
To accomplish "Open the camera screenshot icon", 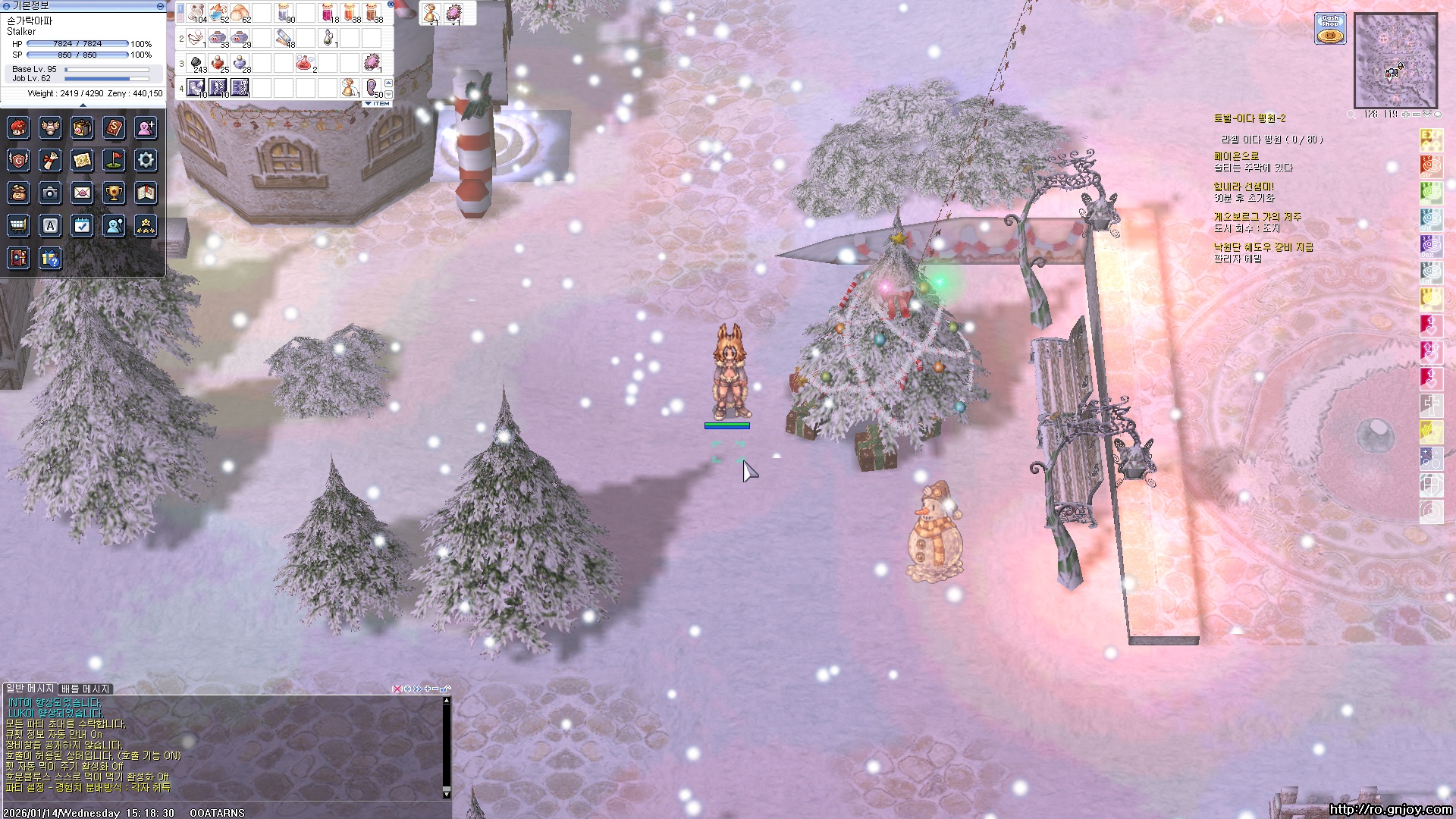I will click(50, 193).
